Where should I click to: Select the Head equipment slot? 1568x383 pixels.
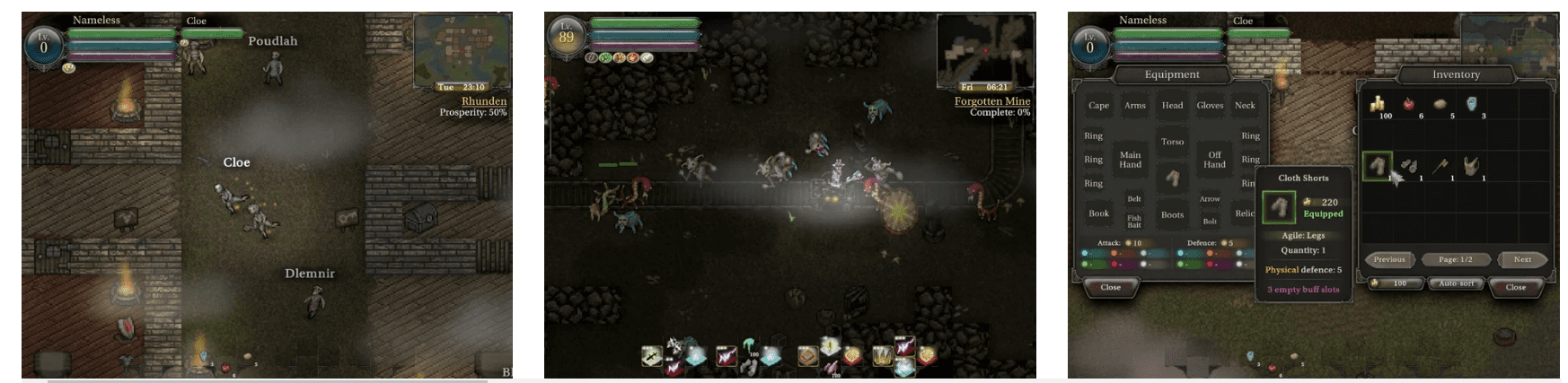pos(1172,106)
